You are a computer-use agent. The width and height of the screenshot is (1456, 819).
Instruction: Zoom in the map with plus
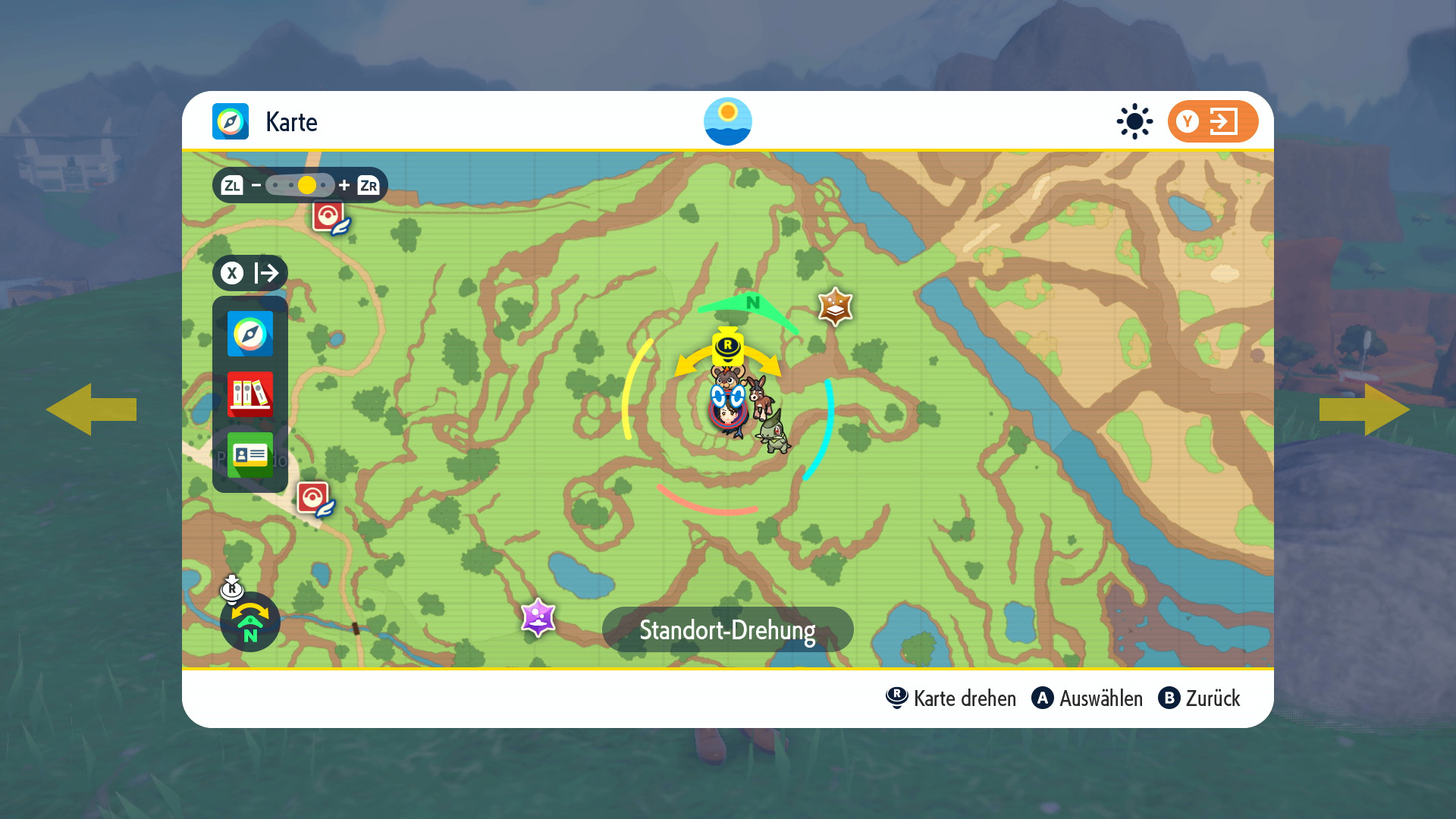344,185
